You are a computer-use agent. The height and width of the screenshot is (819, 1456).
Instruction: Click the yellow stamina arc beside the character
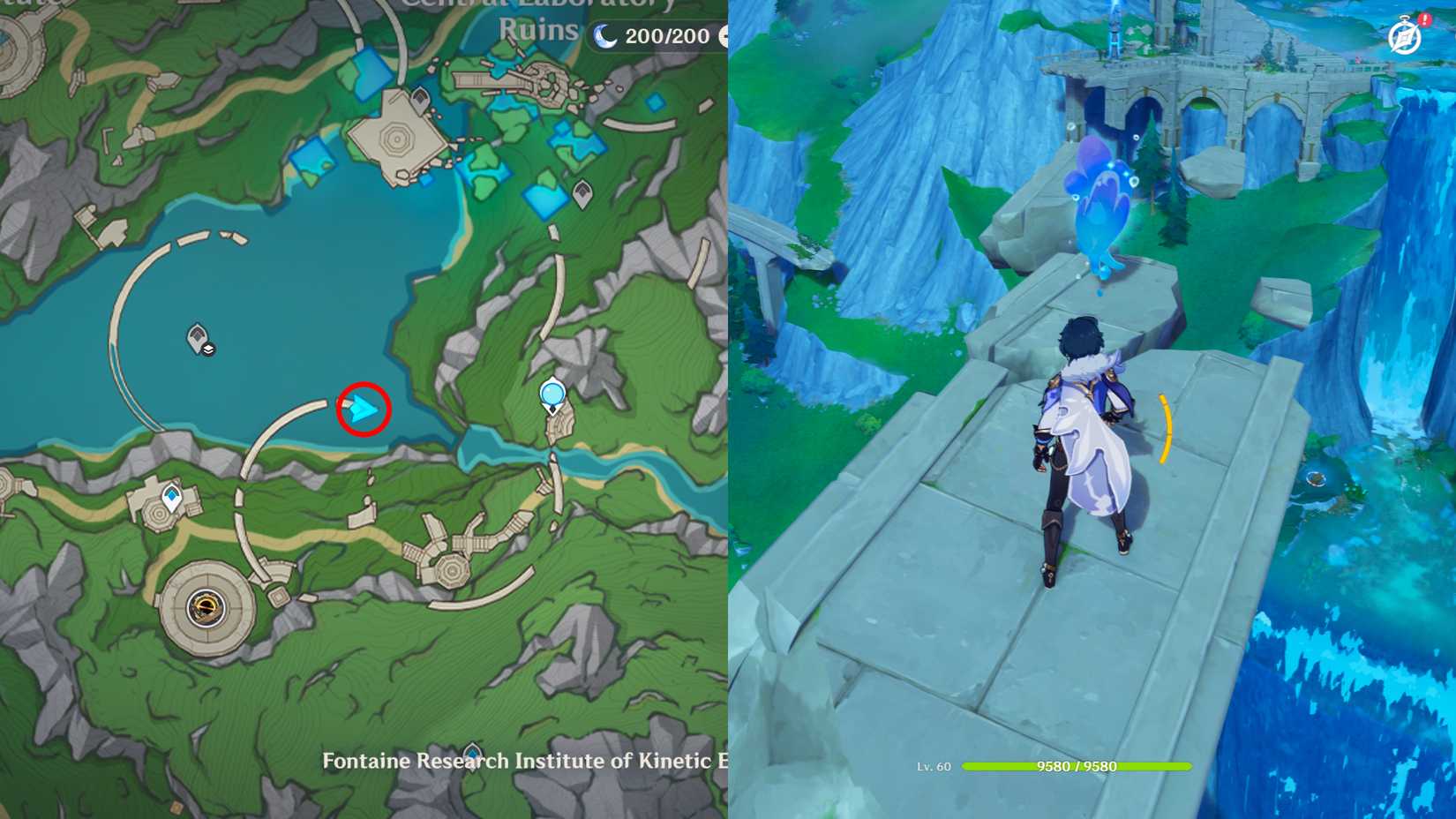(x=1167, y=430)
